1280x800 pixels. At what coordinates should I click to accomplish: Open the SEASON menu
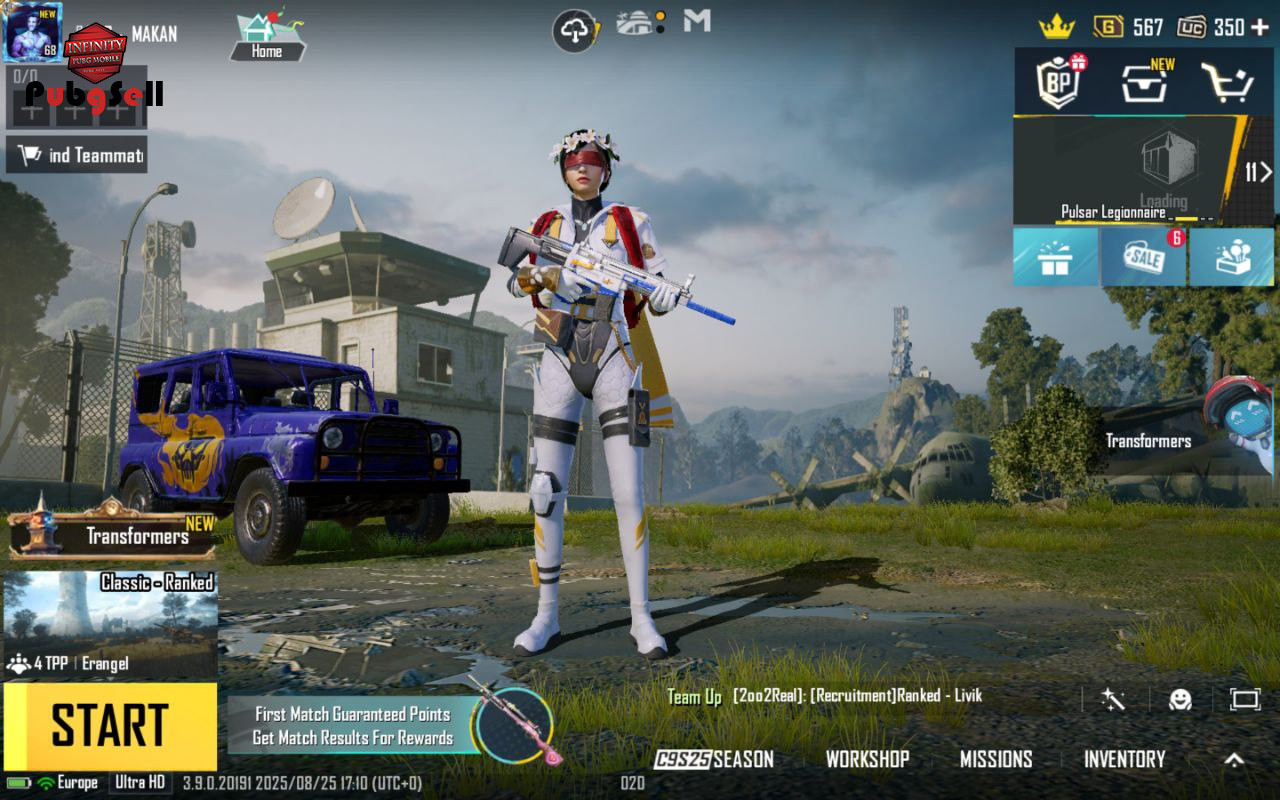click(x=714, y=759)
